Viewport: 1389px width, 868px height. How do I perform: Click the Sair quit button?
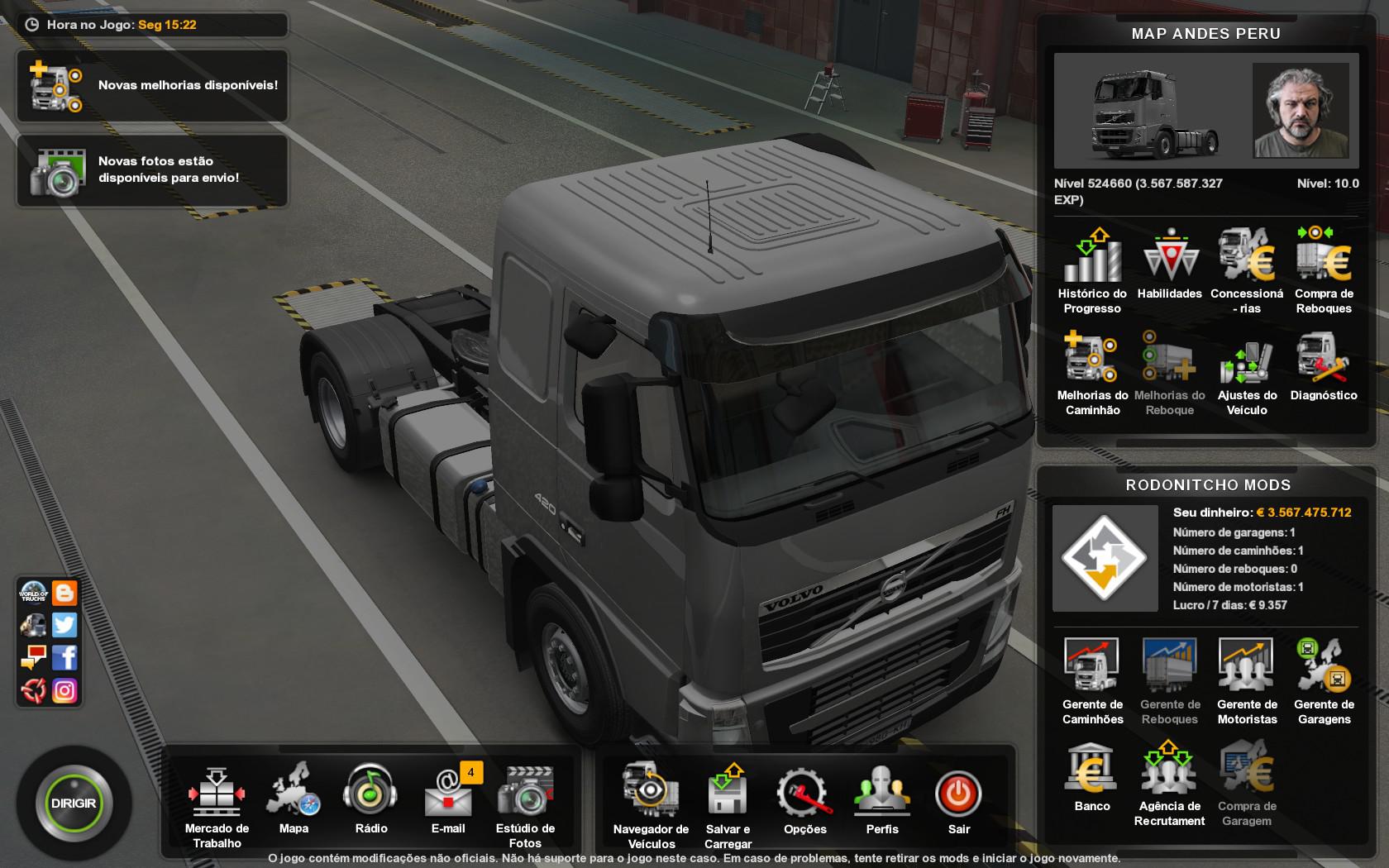[959, 798]
